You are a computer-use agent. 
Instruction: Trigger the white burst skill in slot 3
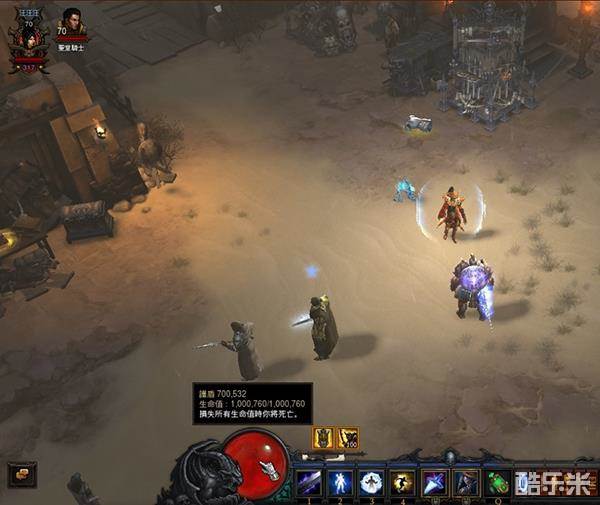click(371, 482)
